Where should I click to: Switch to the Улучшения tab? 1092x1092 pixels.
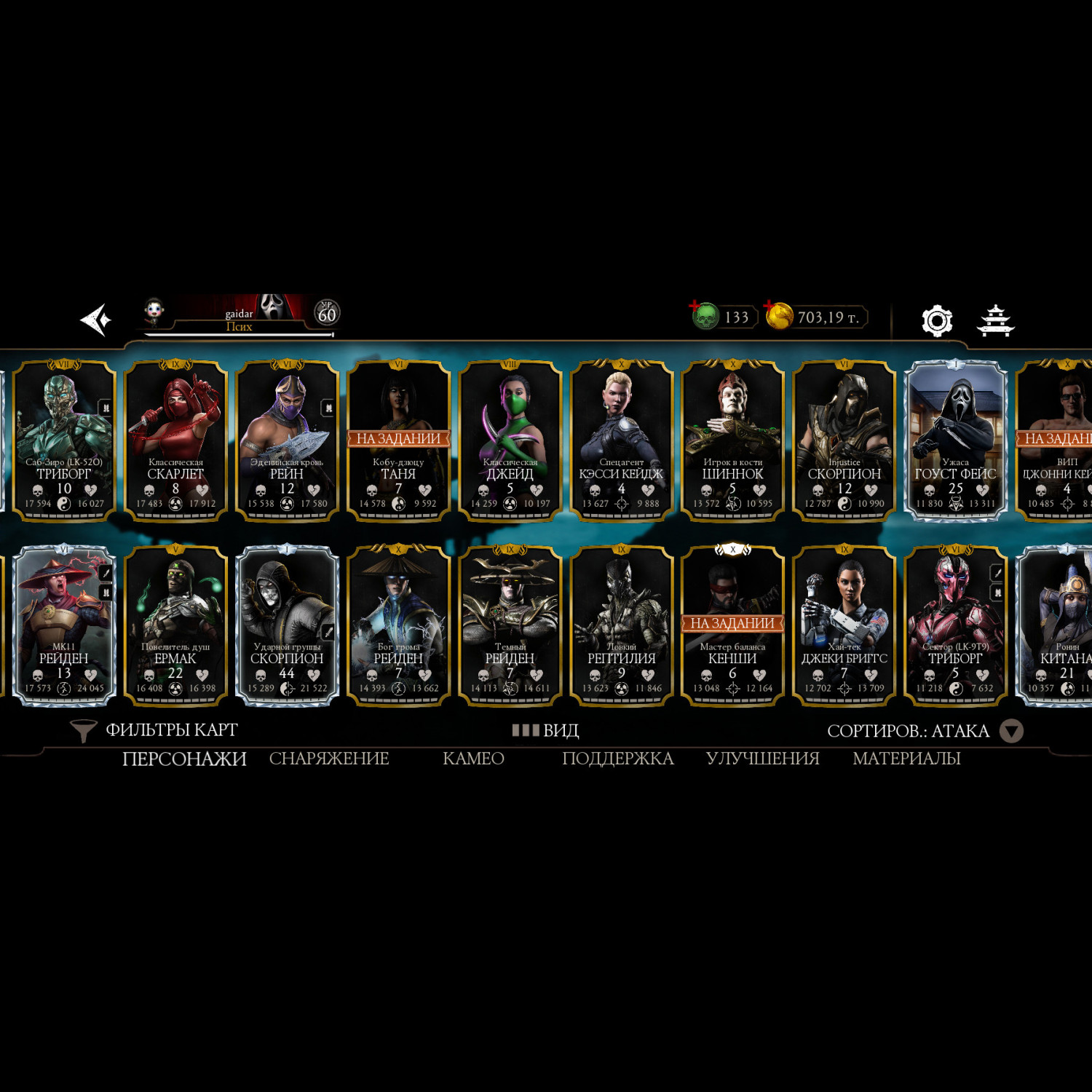(762, 759)
